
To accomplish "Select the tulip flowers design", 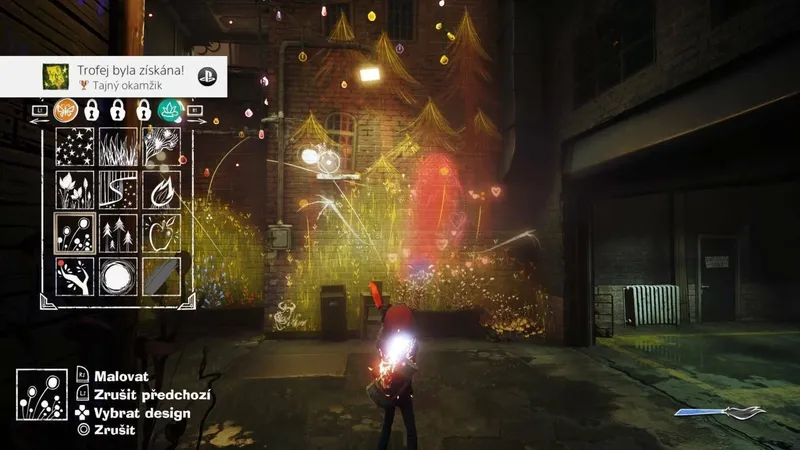I will pyautogui.click(x=73, y=189).
